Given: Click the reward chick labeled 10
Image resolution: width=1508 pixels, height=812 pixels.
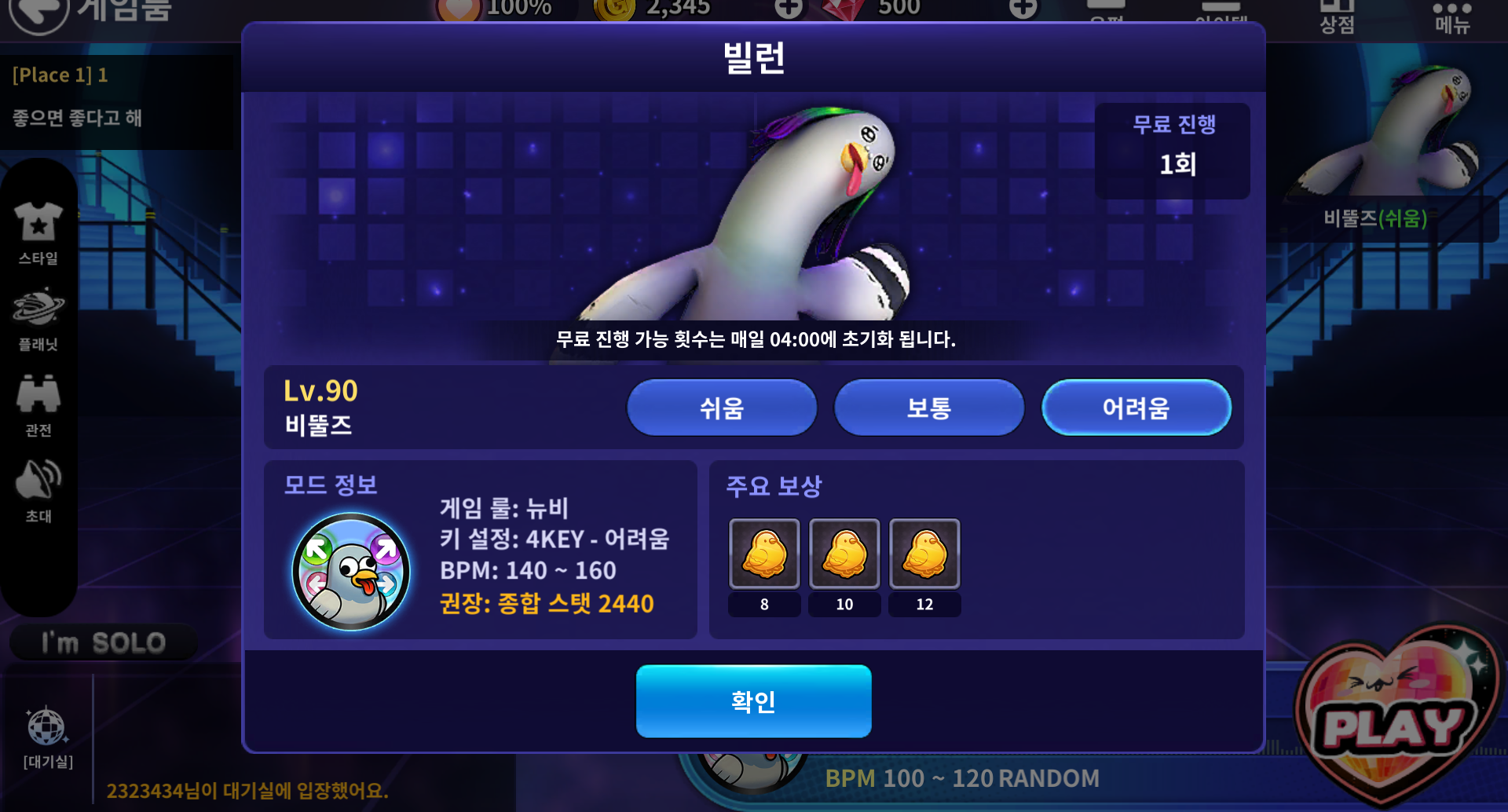Looking at the screenshot, I should pyautogui.click(x=844, y=554).
